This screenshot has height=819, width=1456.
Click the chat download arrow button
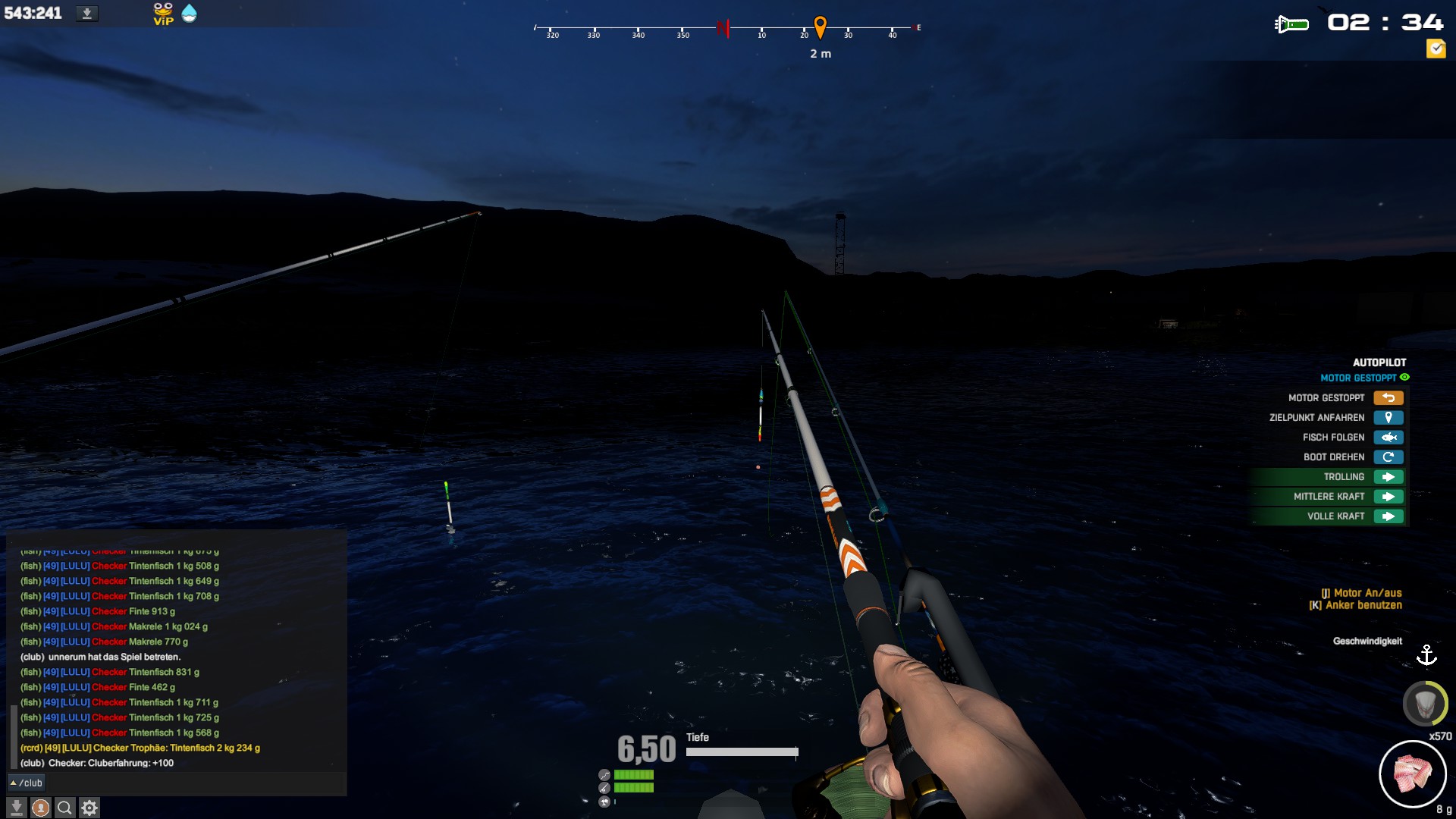tap(17, 808)
